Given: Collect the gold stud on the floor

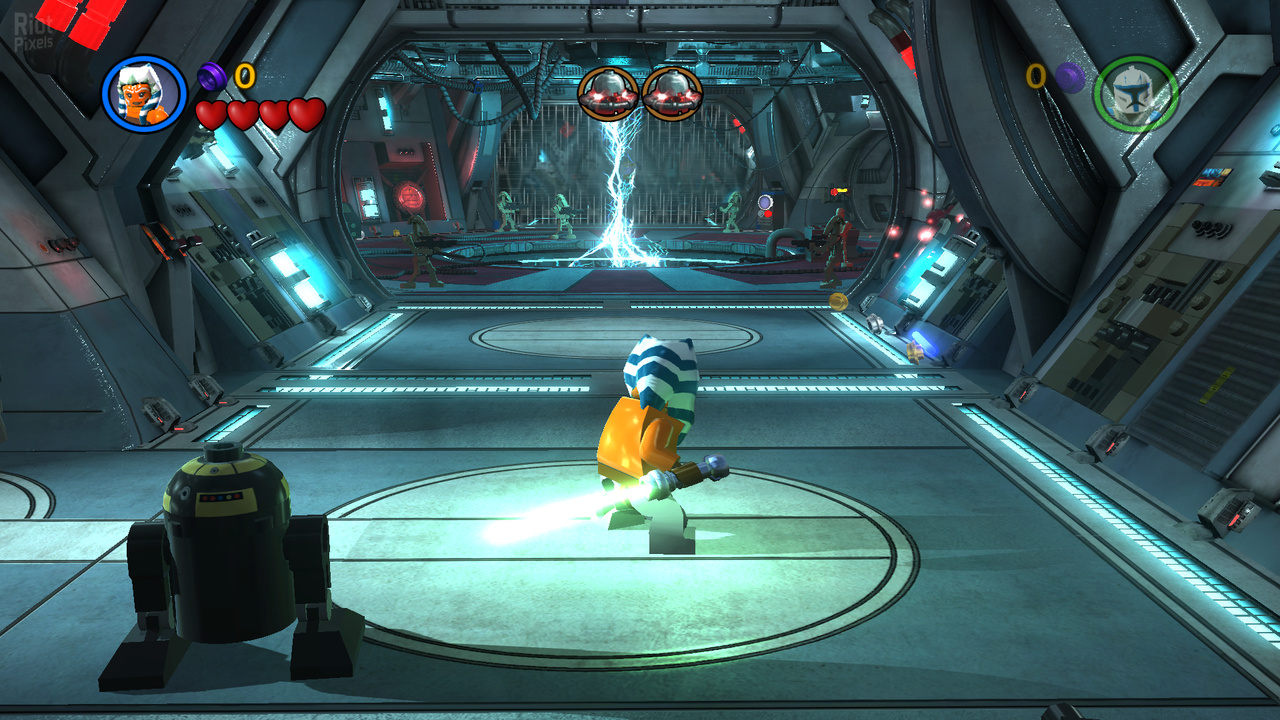Looking at the screenshot, I should pos(837,302).
